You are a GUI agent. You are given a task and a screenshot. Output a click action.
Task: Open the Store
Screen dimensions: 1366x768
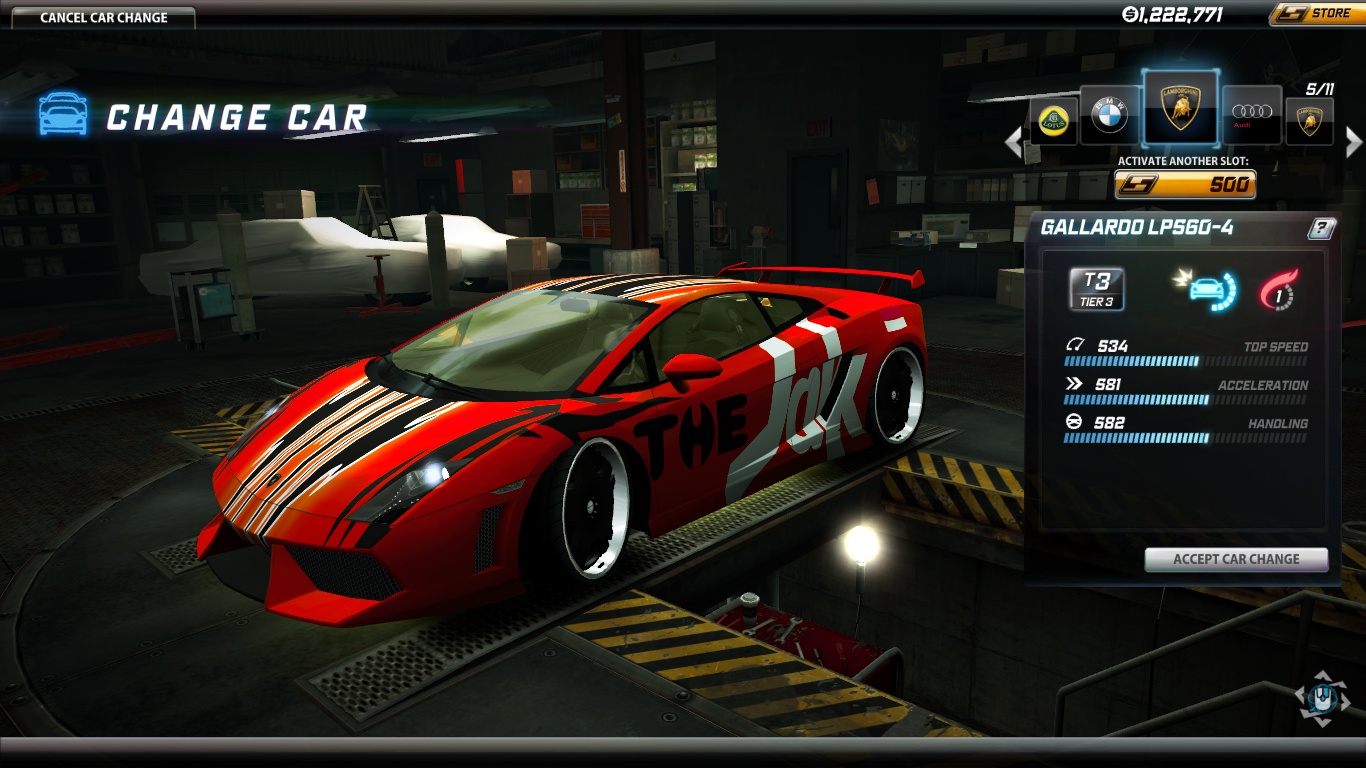pos(1314,14)
